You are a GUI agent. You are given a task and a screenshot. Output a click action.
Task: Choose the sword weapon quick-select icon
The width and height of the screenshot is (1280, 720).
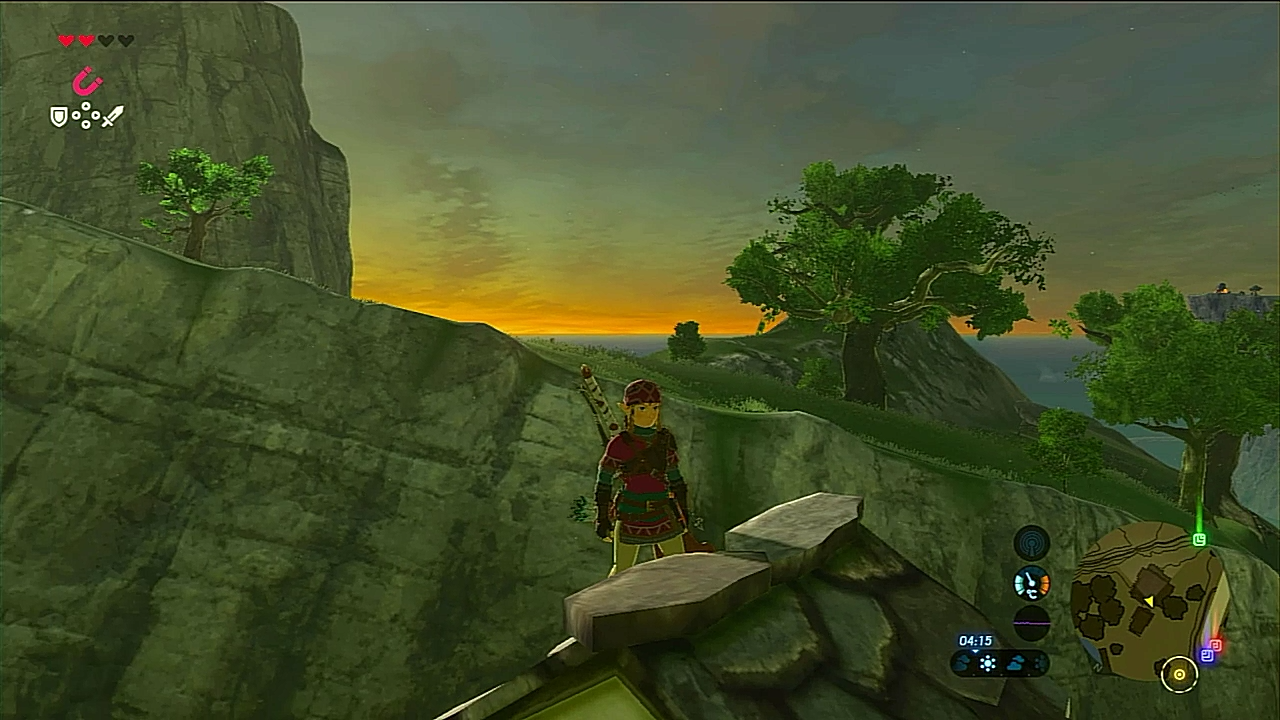[113, 116]
